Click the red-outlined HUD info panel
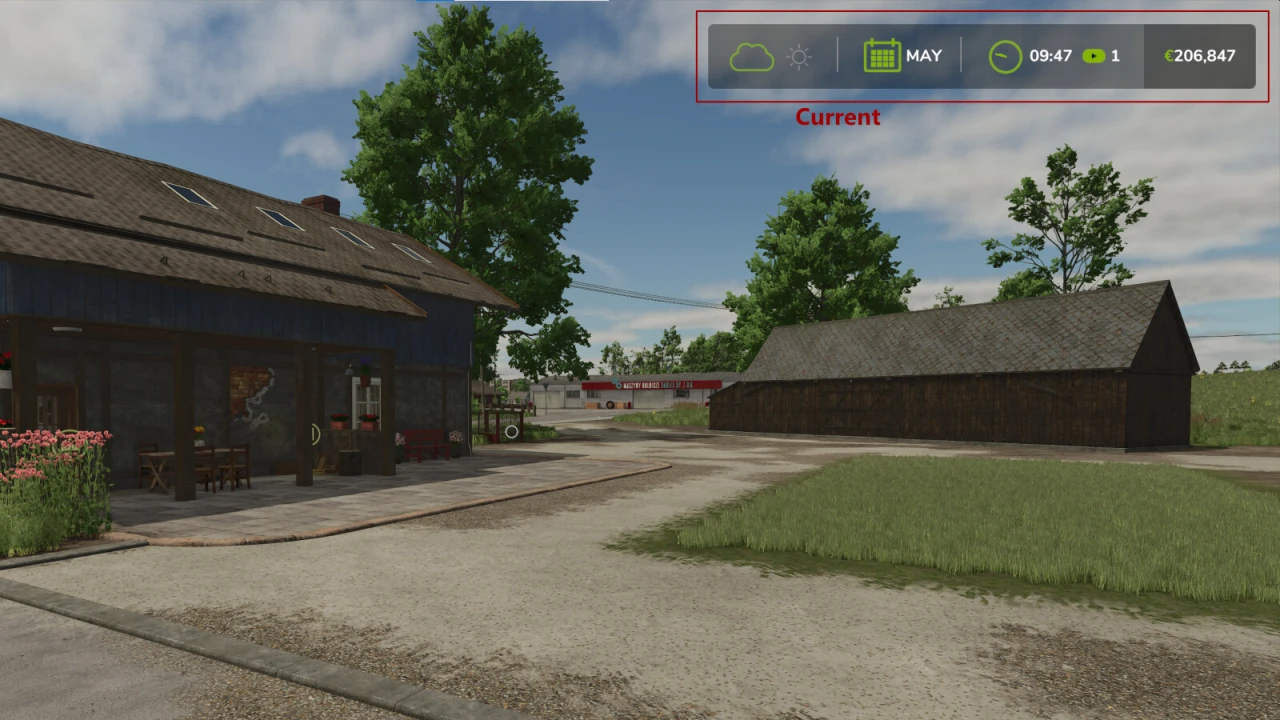This screenshot has width=1280, height=720. (982, 56)
